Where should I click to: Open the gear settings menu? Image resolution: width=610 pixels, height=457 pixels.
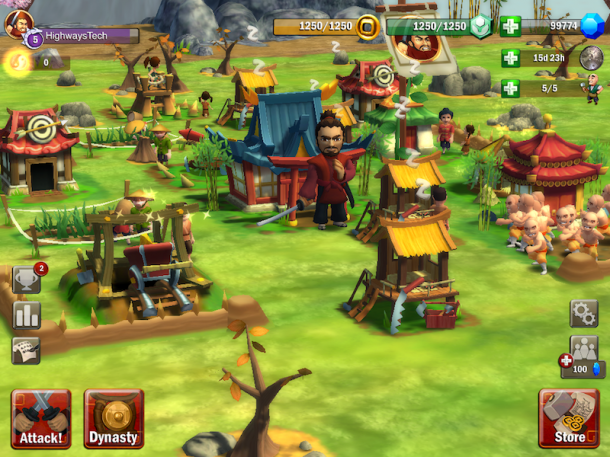coord(584,314)
